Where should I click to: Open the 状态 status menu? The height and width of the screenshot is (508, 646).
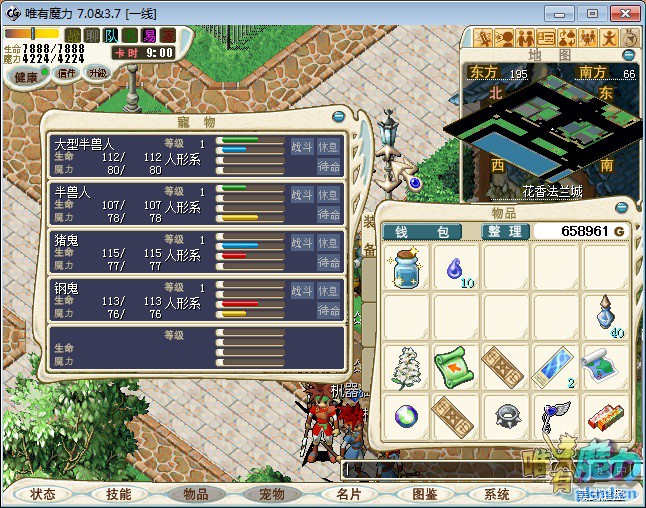point(43,494)
